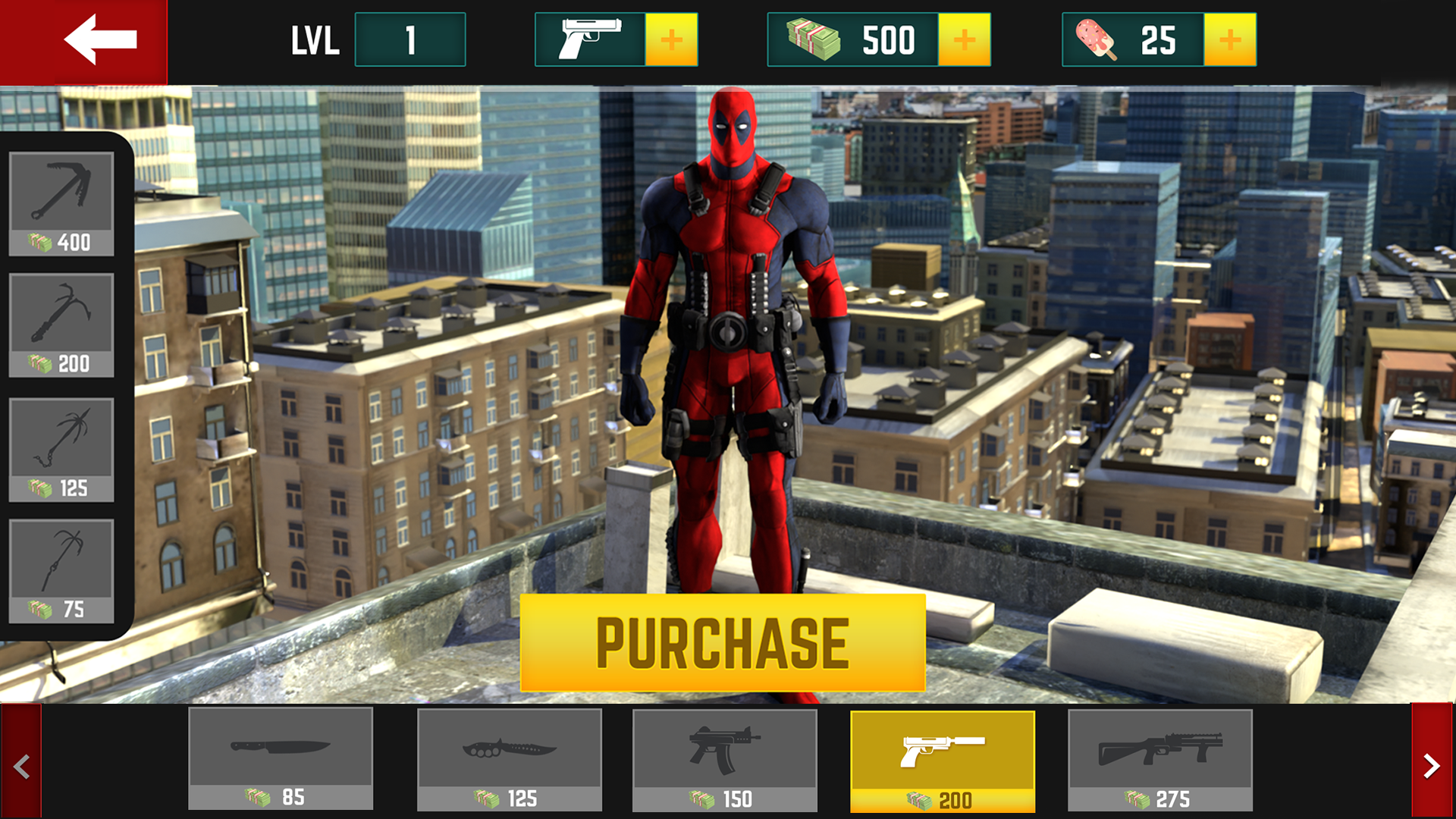Select the 125-cost grappling hook
This screenshot has width=1456, height=819.
(61, 451)
